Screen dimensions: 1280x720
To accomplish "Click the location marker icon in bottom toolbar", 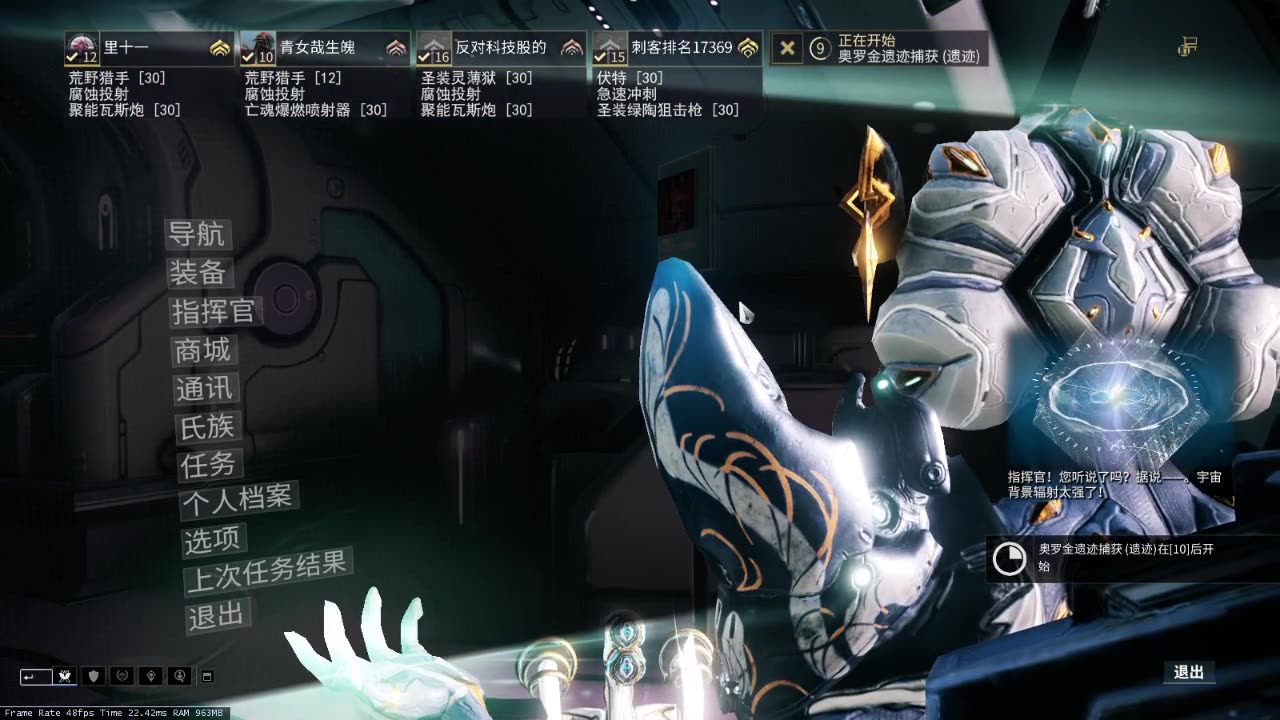I will click(x=151, y=676).
